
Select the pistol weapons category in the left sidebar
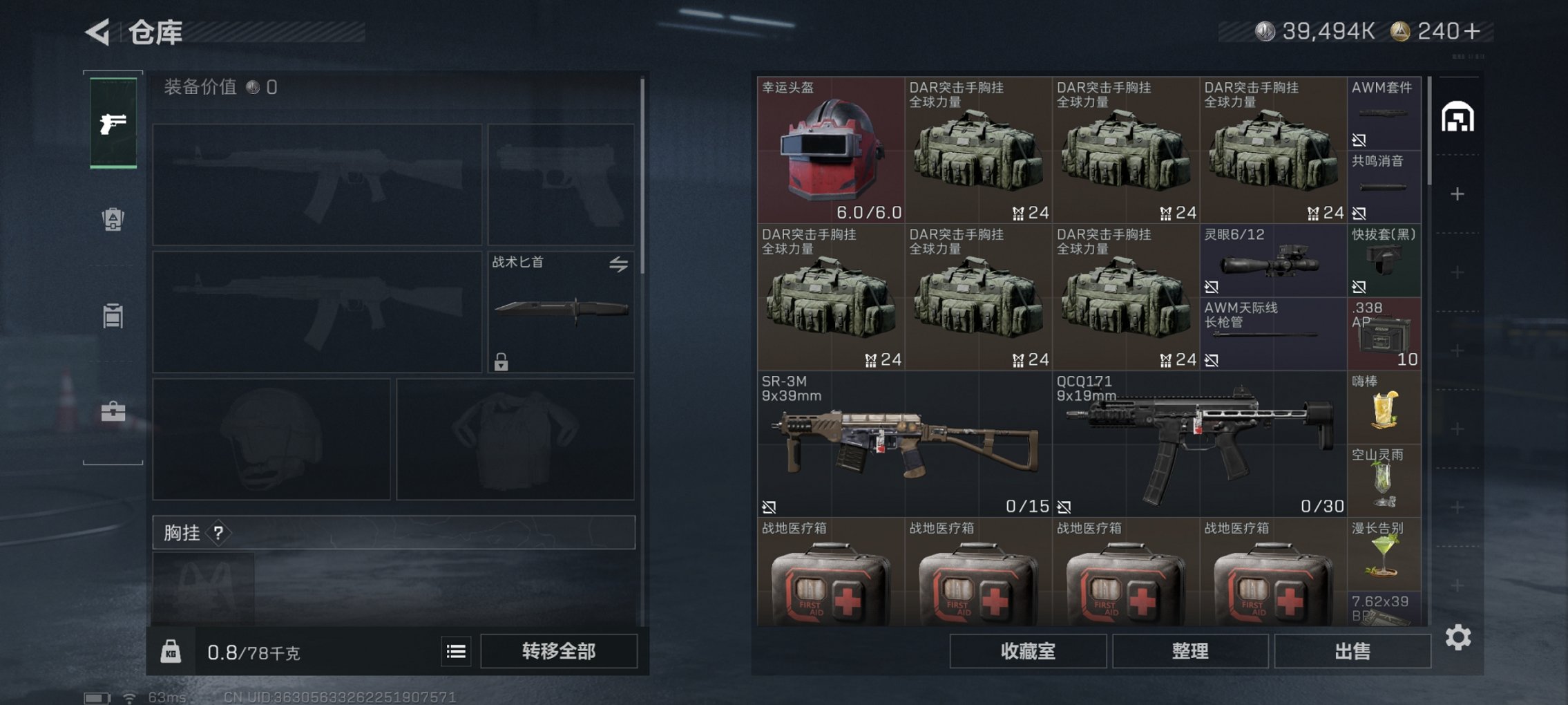tap(112, 124)
